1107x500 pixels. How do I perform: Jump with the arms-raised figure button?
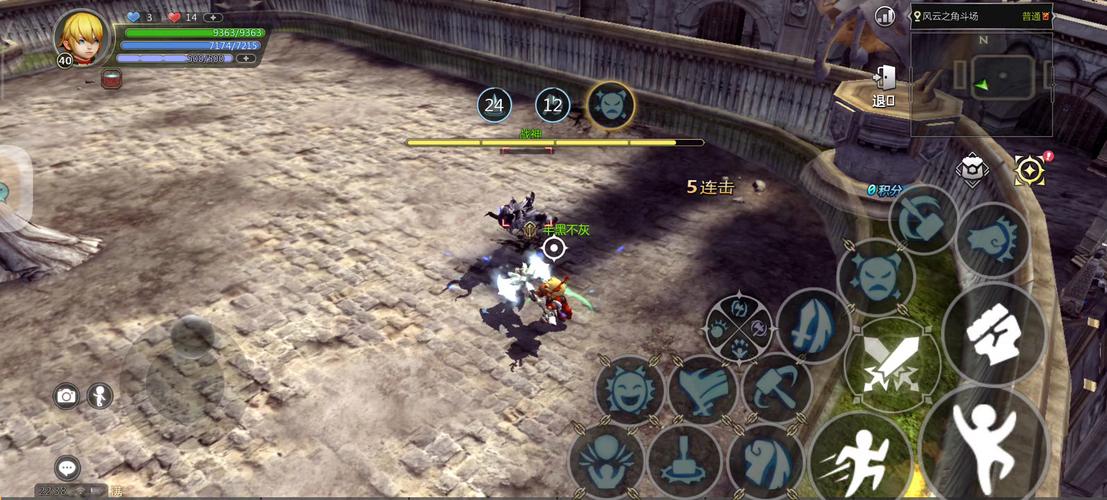point(984,440)
